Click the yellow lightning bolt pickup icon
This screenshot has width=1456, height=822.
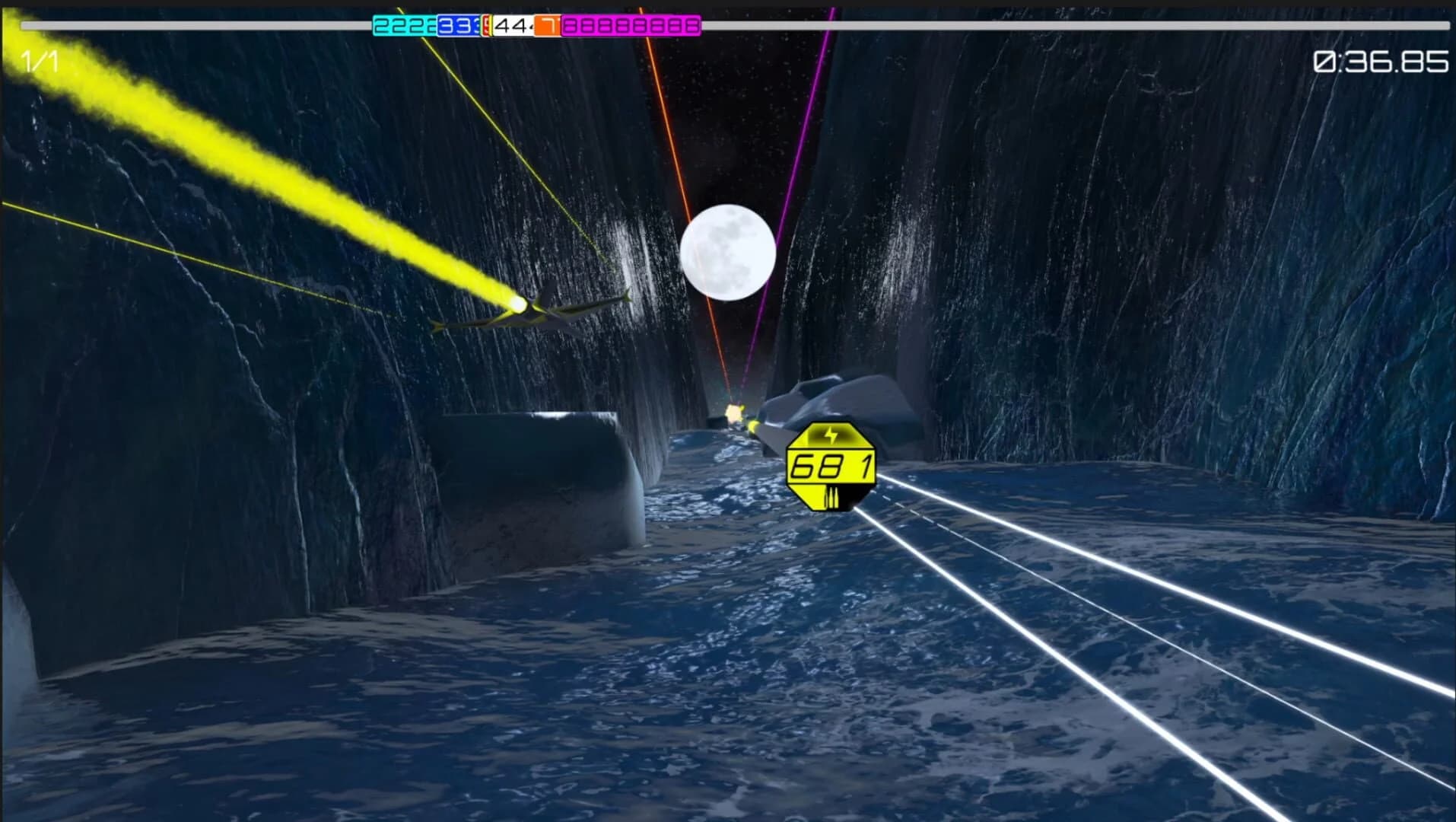click(x=831, y=435)
